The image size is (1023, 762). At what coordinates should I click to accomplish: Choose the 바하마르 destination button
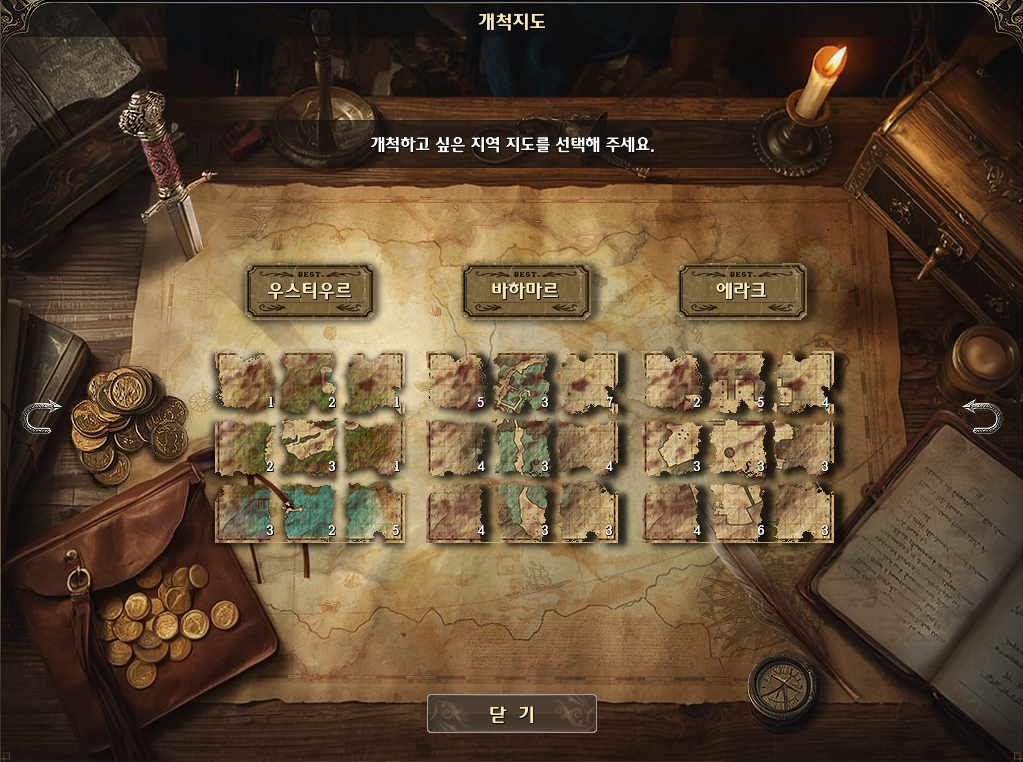(x=525, y=291)
